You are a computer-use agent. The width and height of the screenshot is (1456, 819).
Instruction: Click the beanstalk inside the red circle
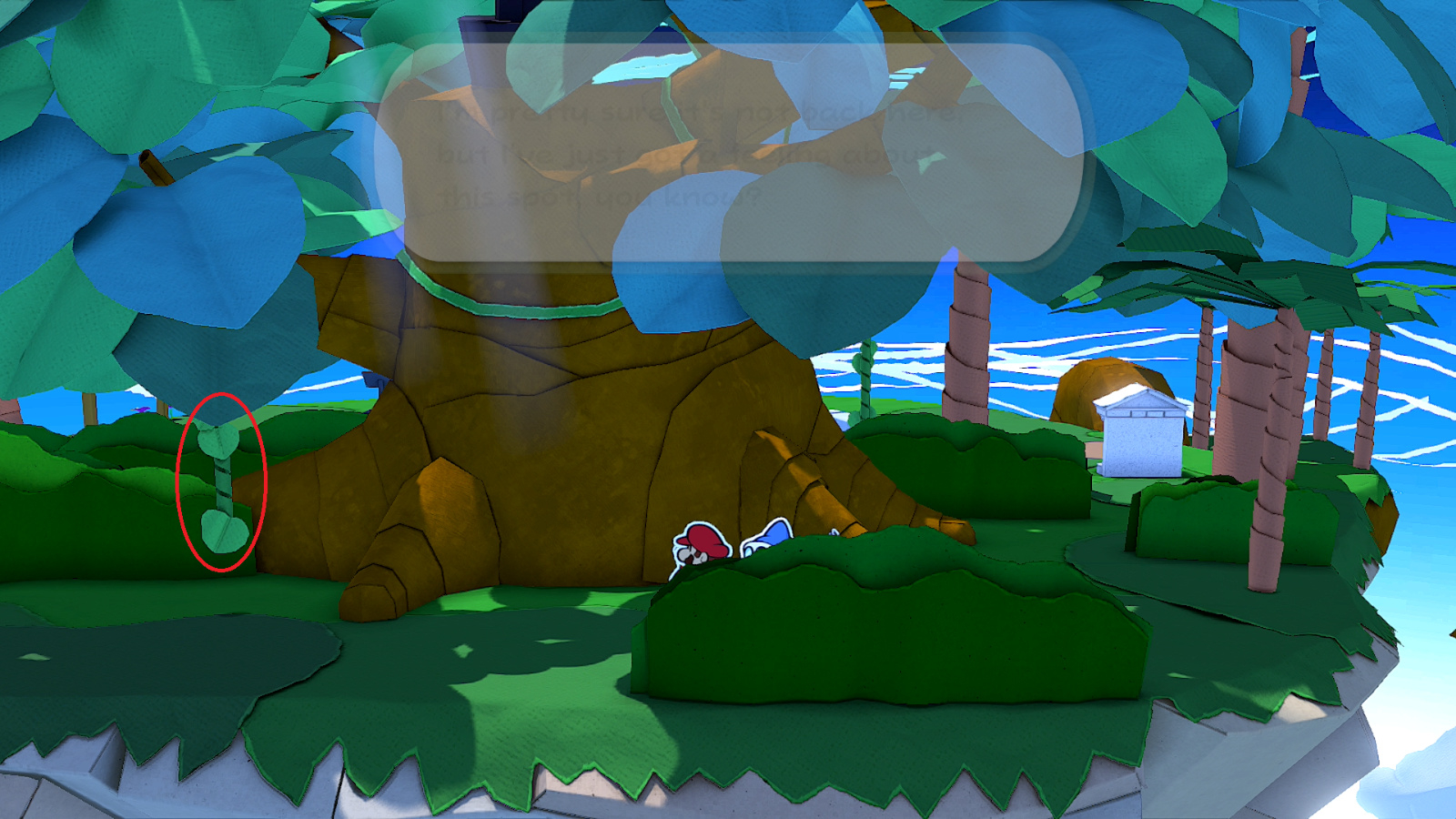point(221,482)
